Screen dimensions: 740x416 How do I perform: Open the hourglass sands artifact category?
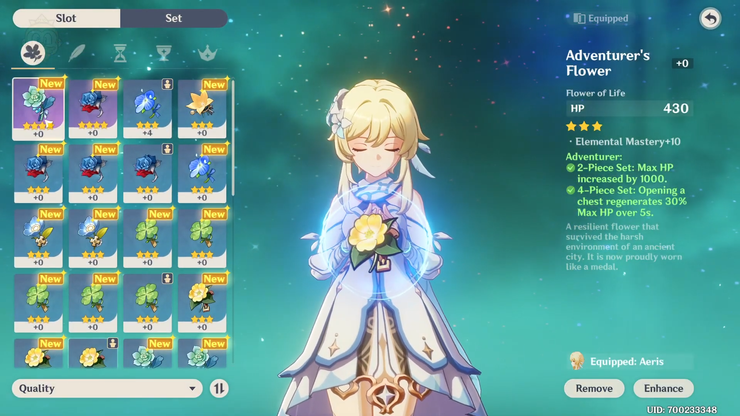click(120, 53)
